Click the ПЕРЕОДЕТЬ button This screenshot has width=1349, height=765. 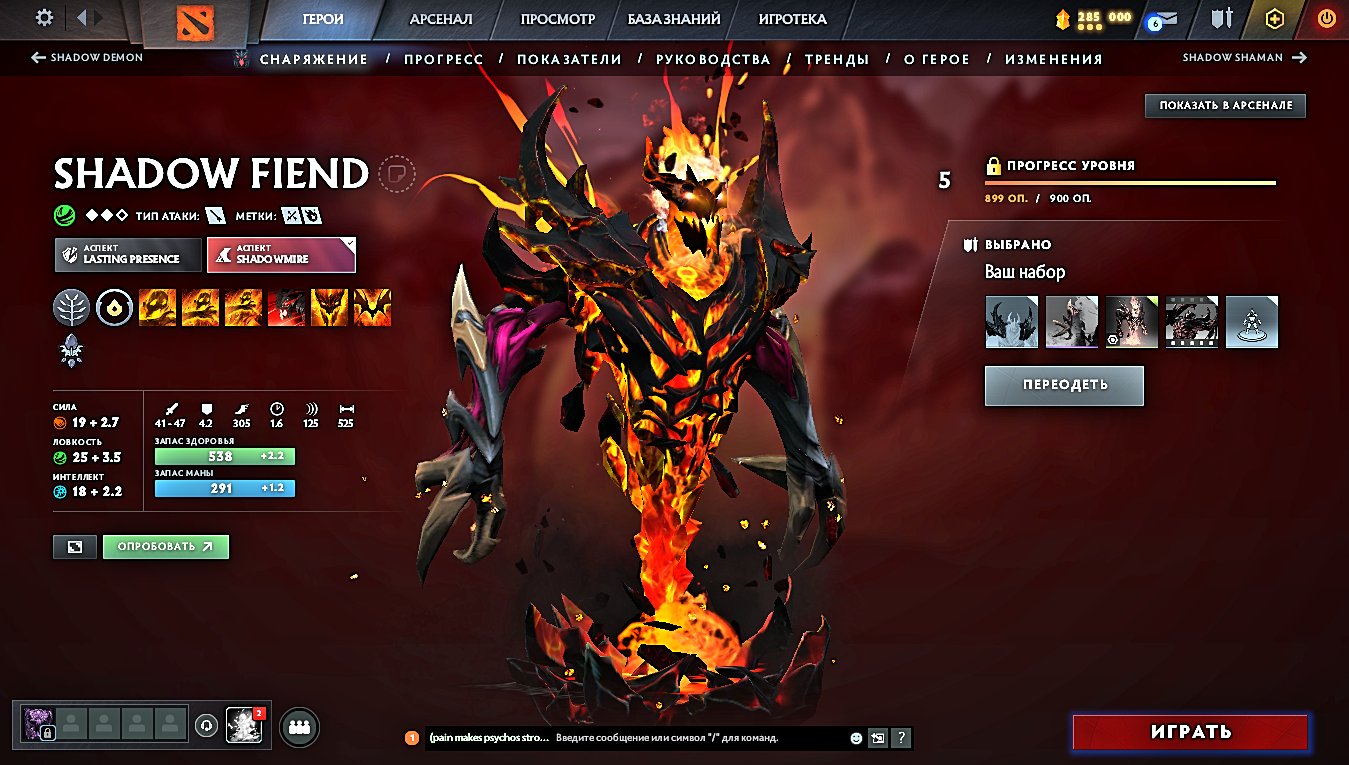(1063, 385)
